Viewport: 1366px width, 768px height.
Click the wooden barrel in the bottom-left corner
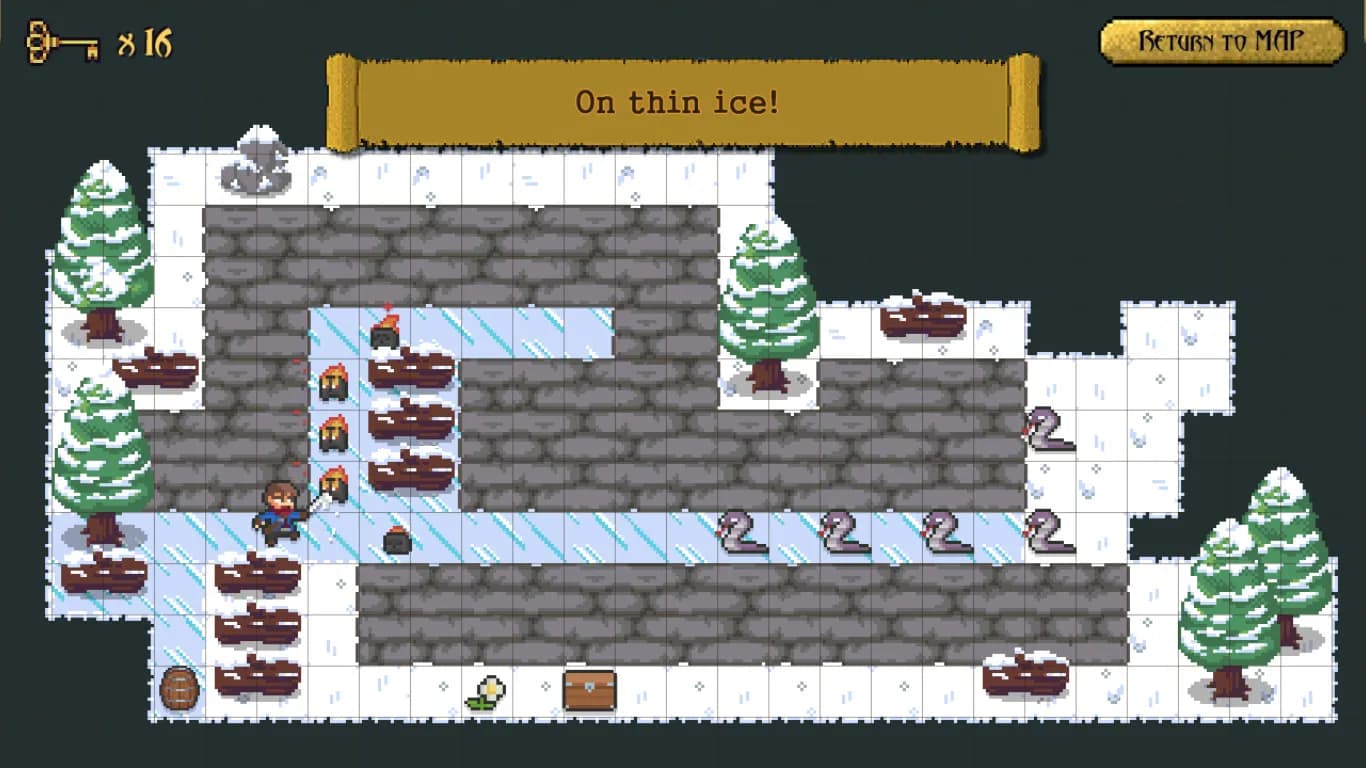click(181, 687)
